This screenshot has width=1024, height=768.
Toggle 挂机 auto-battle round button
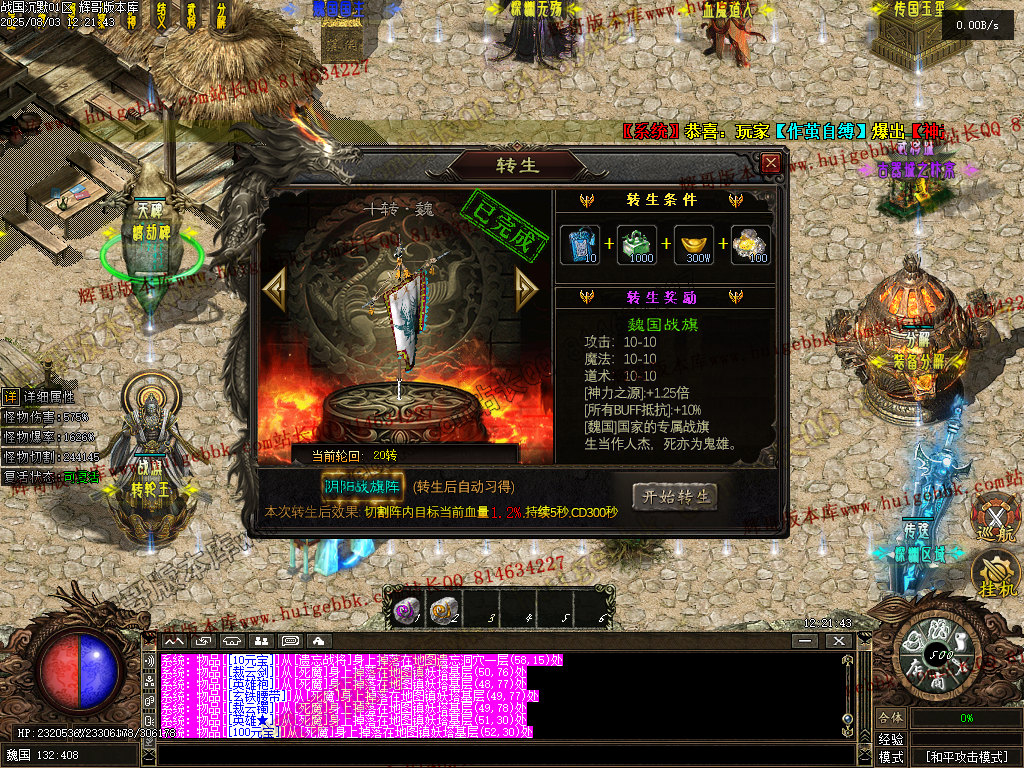[993, 575]
